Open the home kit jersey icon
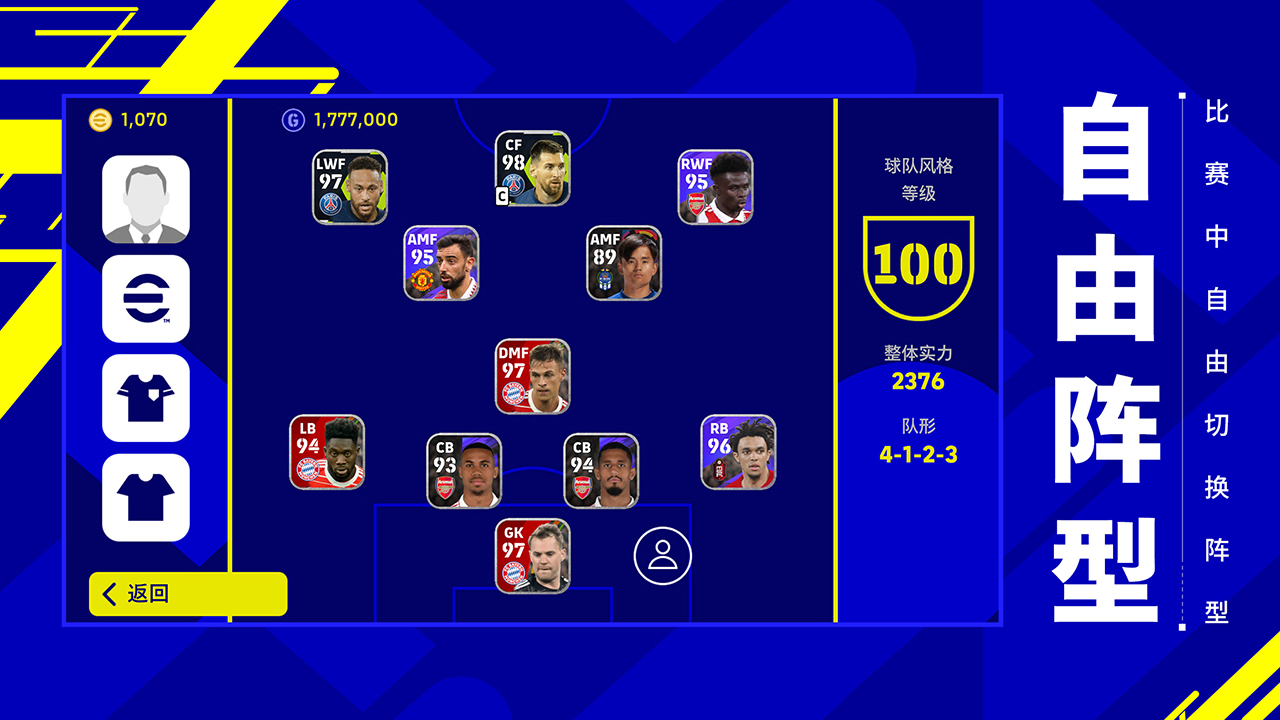The image size is (1280, 720). click(x=145, y=395)
